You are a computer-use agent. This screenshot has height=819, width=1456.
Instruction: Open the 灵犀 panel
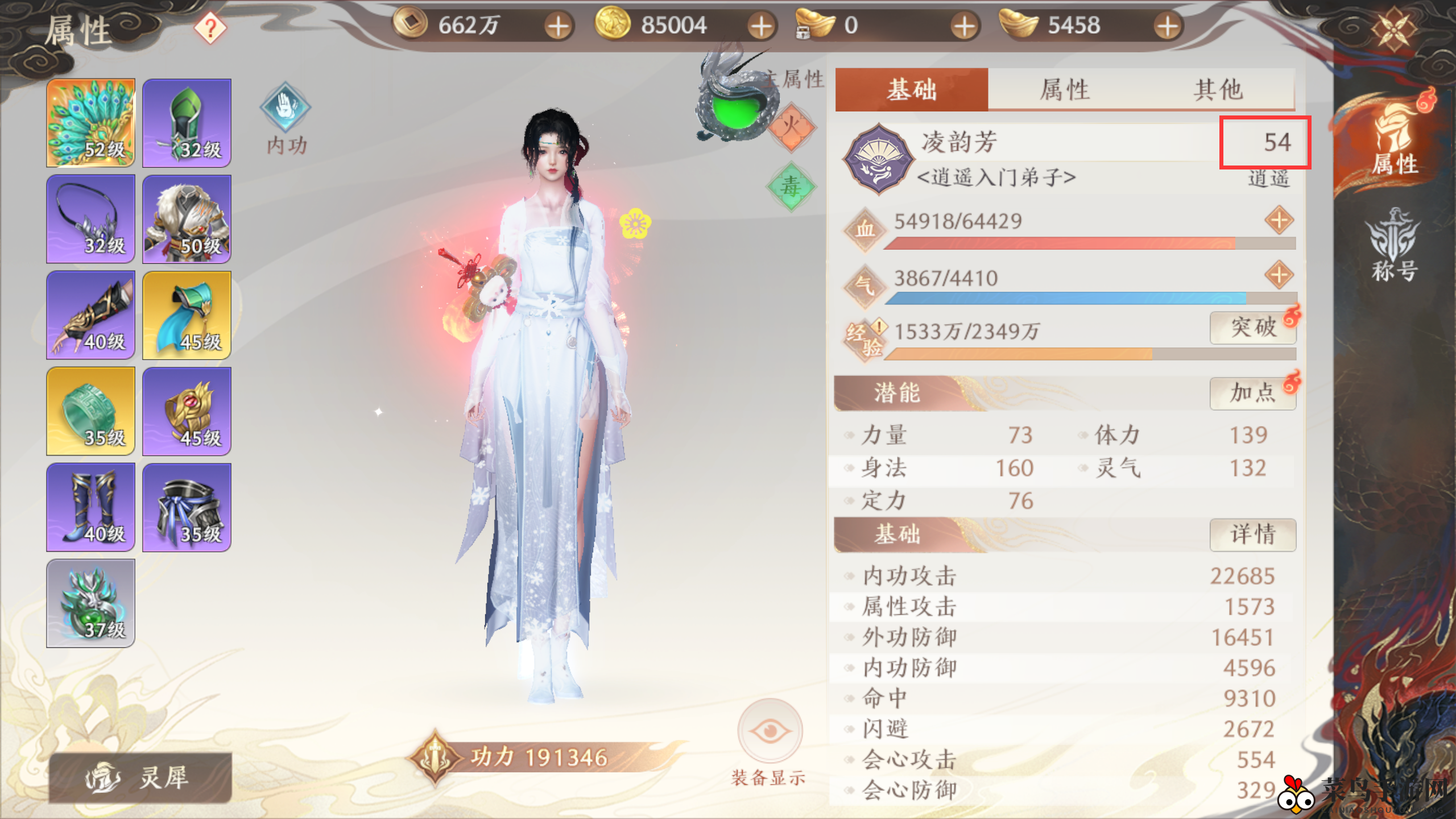coord(140,777)
